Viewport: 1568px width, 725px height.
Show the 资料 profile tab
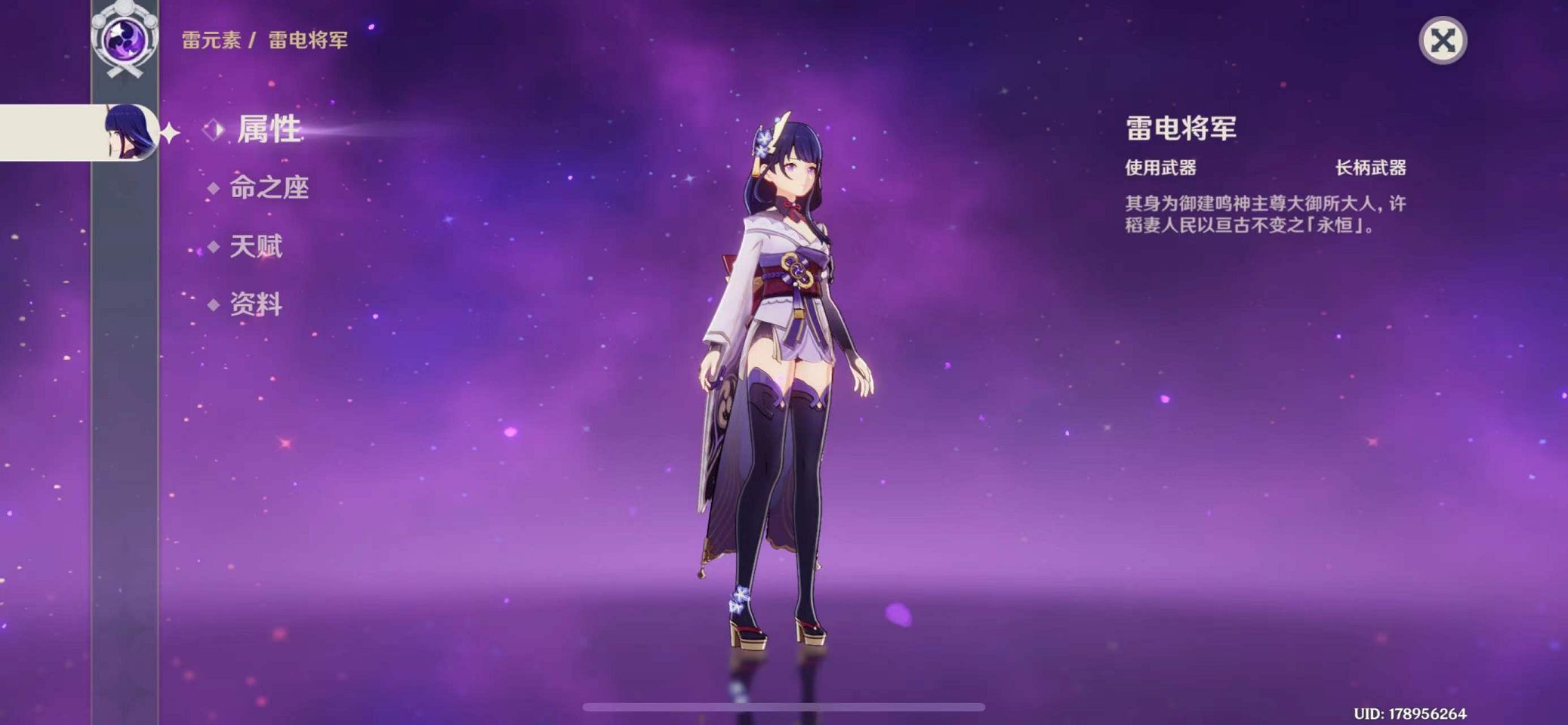coord(255,304)
